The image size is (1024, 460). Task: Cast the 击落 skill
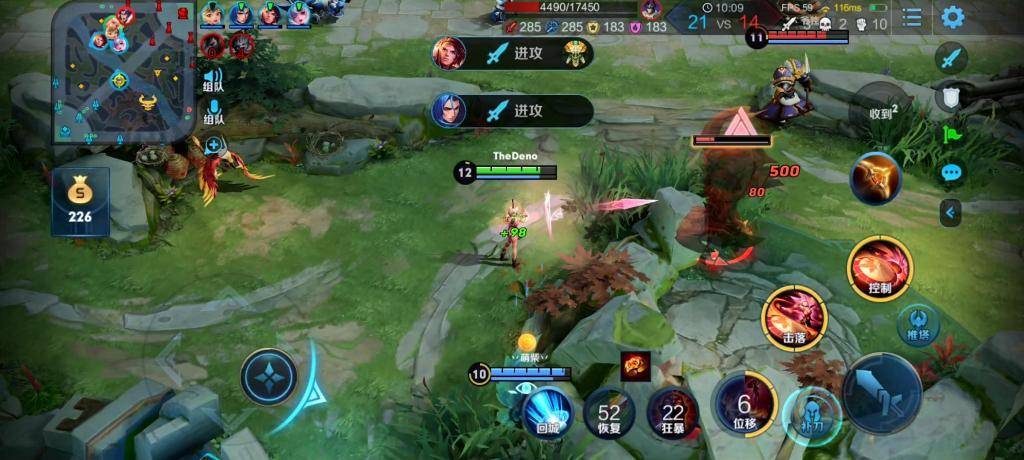pos(793,318)
